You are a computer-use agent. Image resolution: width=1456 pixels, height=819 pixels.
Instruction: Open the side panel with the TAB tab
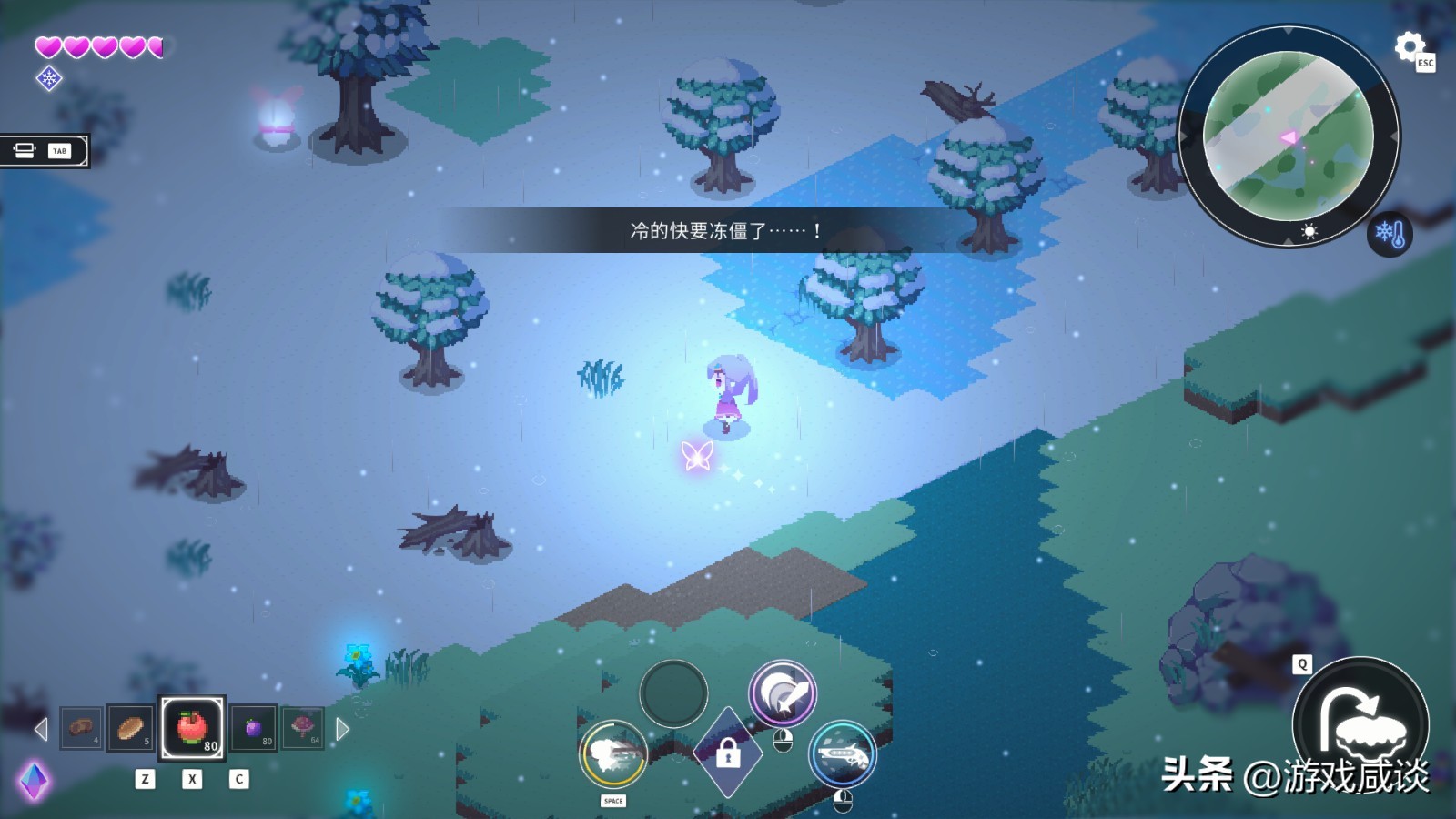[x=44, y=151]
